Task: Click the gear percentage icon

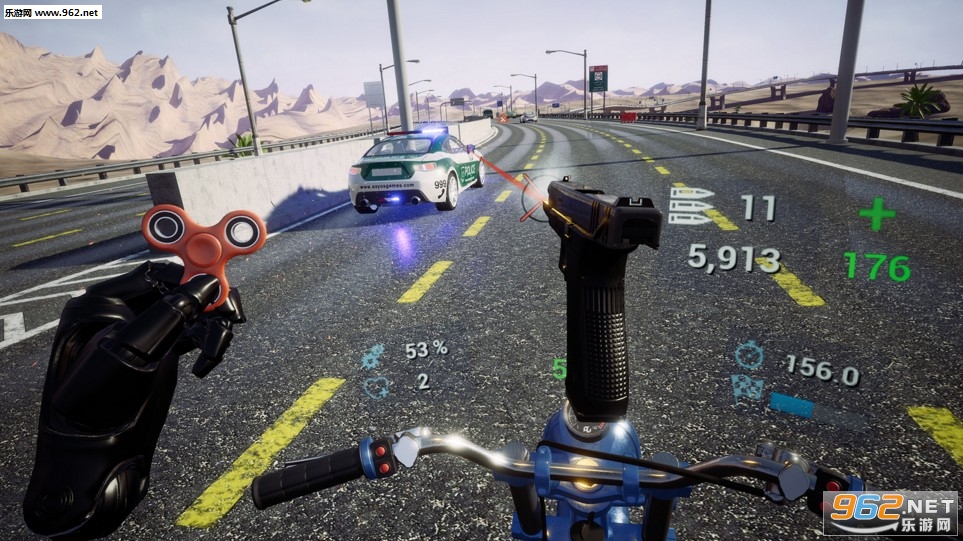Action: click(372, 354)
